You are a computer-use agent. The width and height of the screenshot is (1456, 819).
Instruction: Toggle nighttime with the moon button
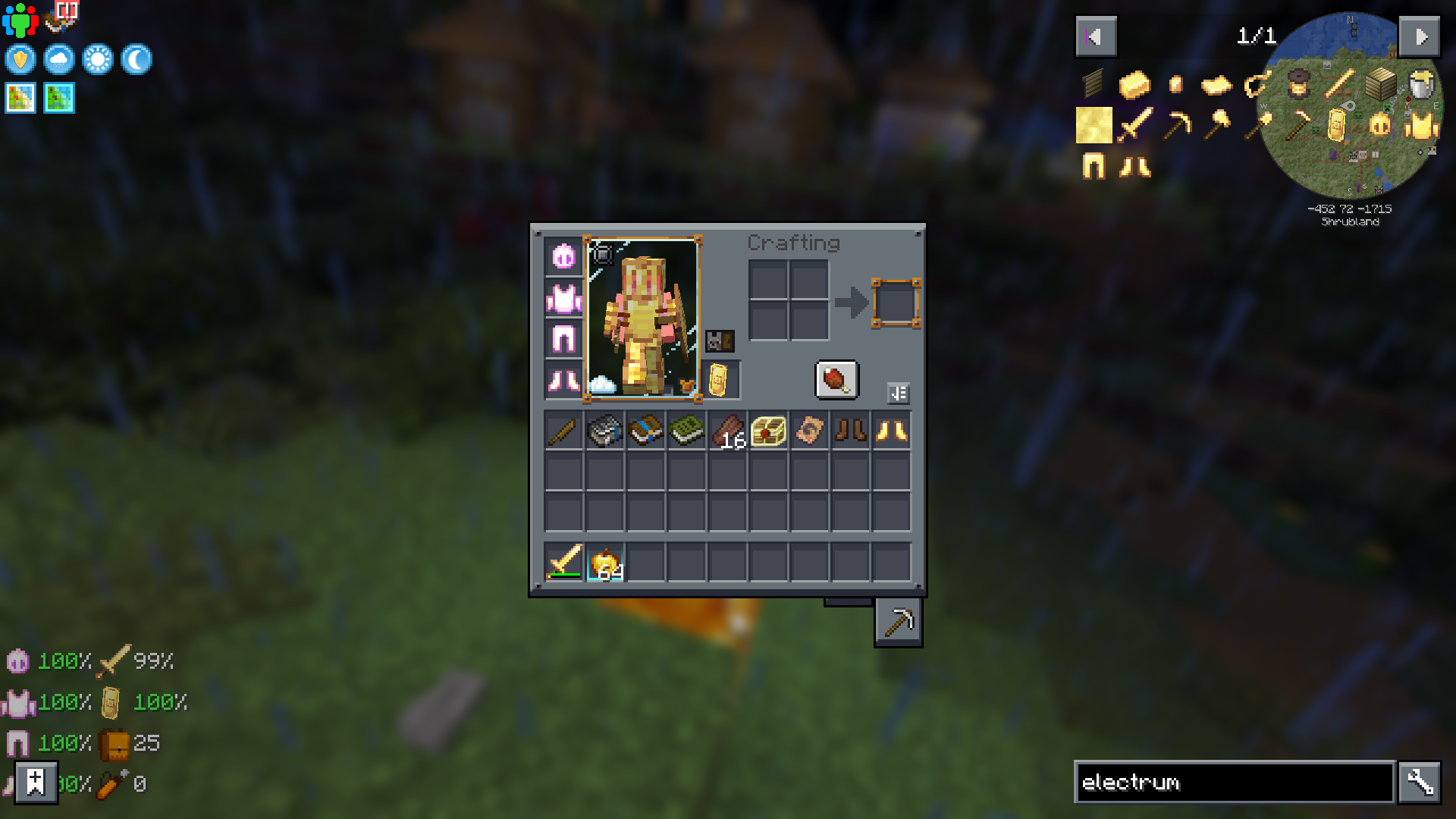point(136,60)
